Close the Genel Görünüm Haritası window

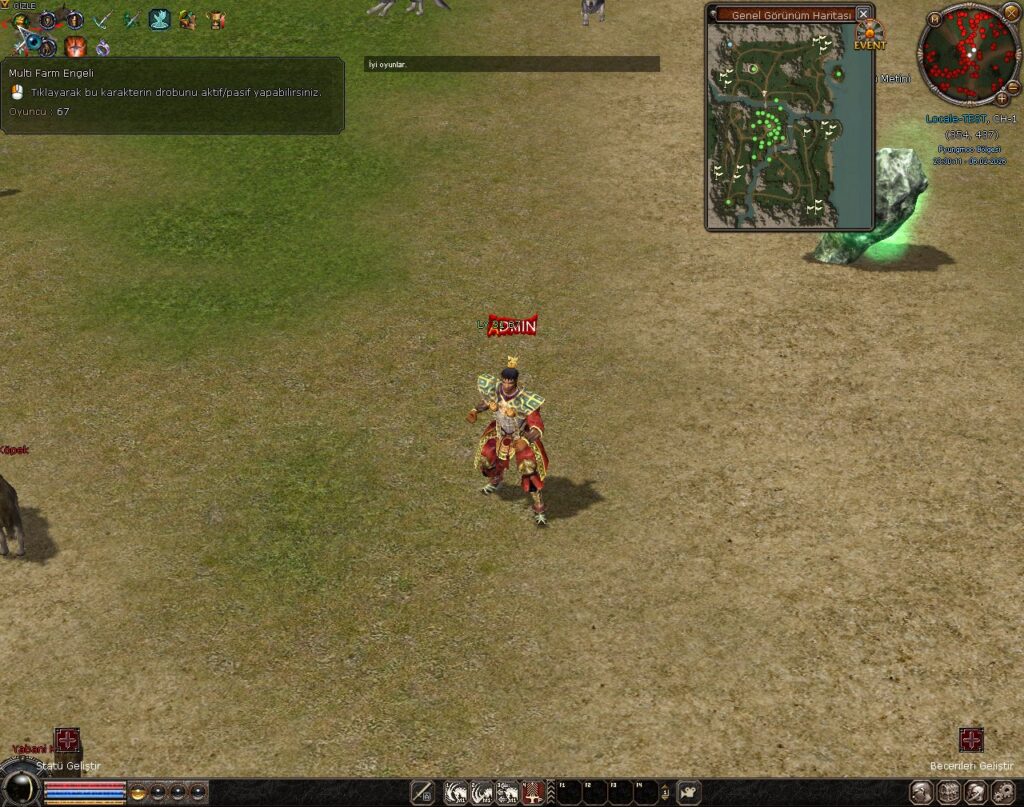pyautogui.click(x=863, y=14)
